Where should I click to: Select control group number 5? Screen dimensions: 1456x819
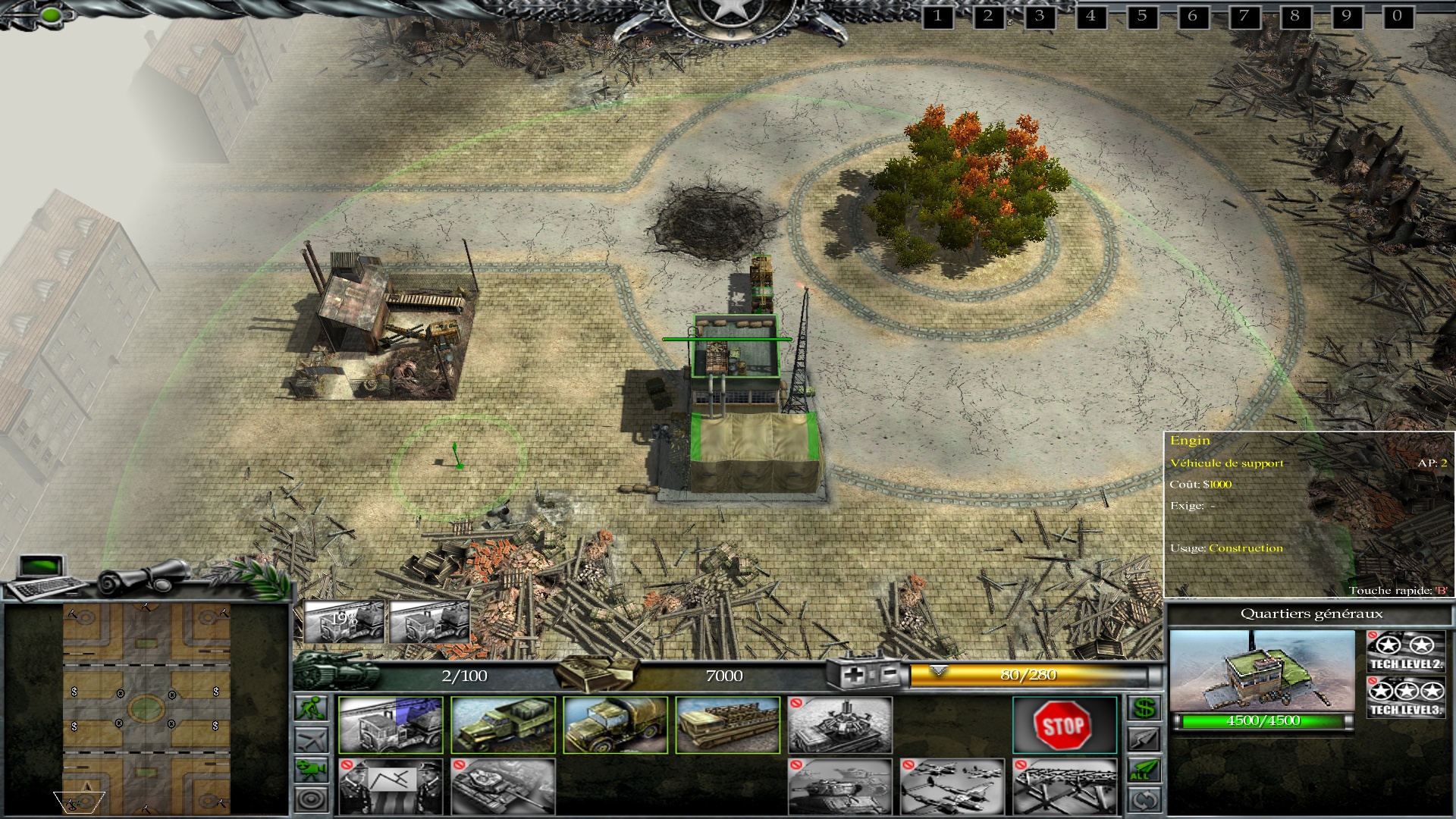[1141, 16]
